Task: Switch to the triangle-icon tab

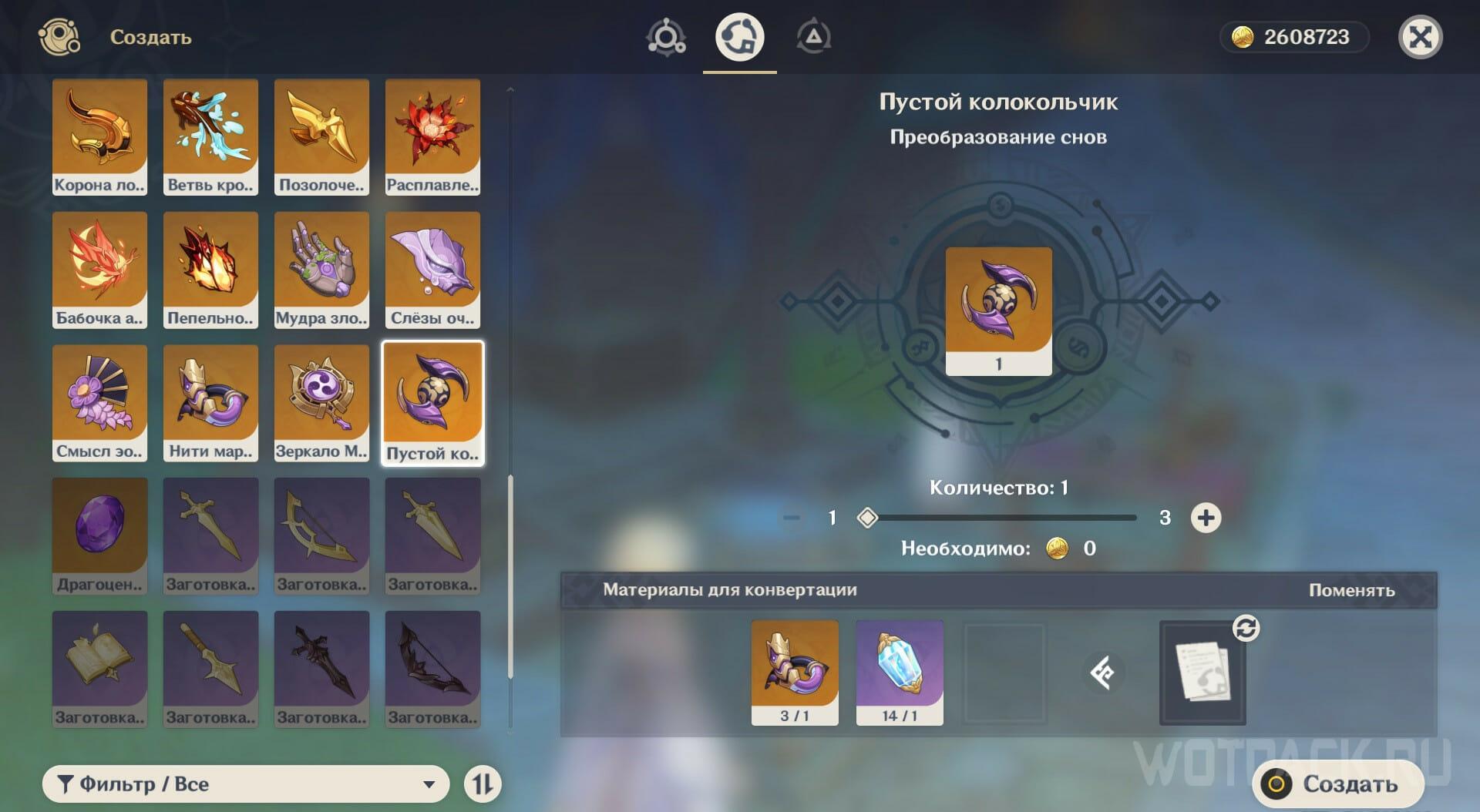Action: tap(813, 37)
